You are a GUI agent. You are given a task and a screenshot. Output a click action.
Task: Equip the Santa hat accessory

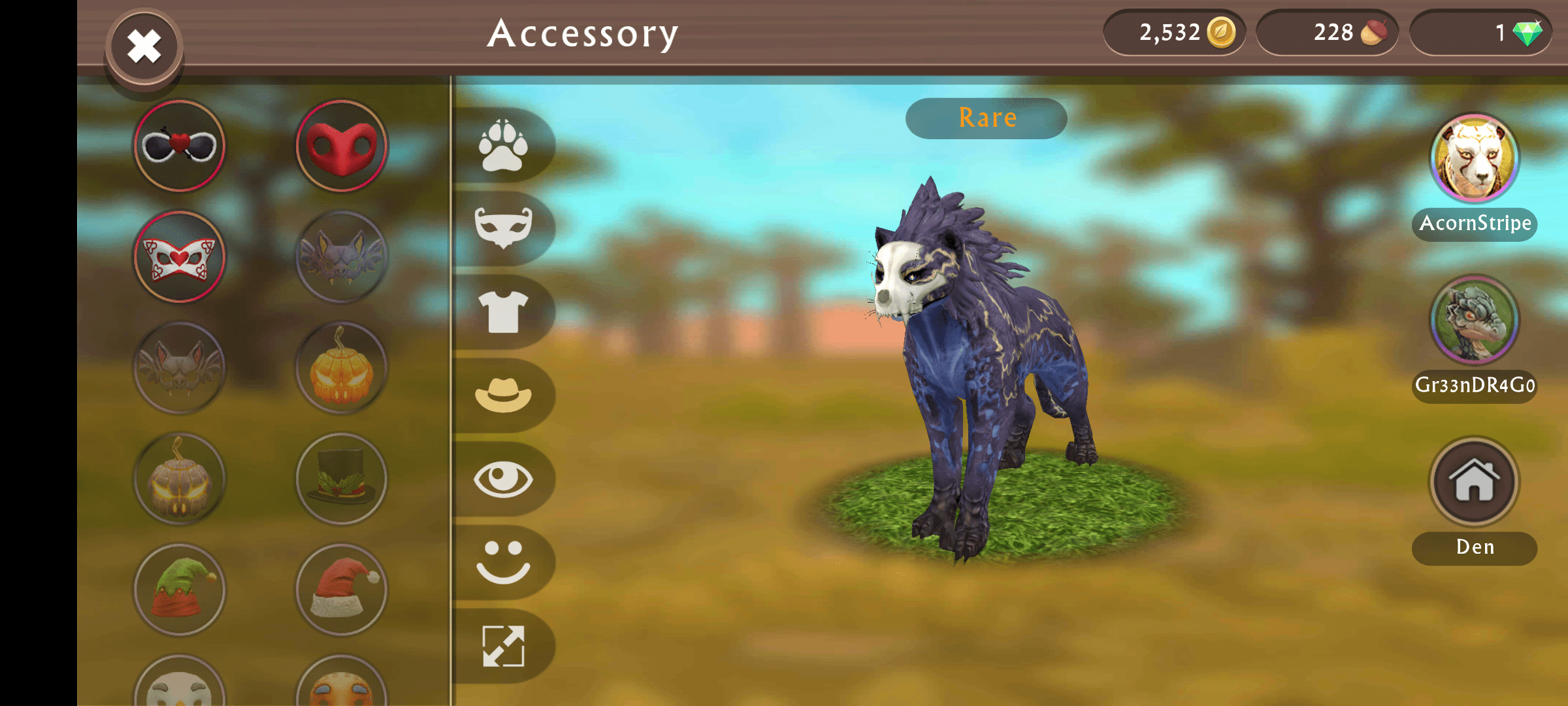pos(340,590)
